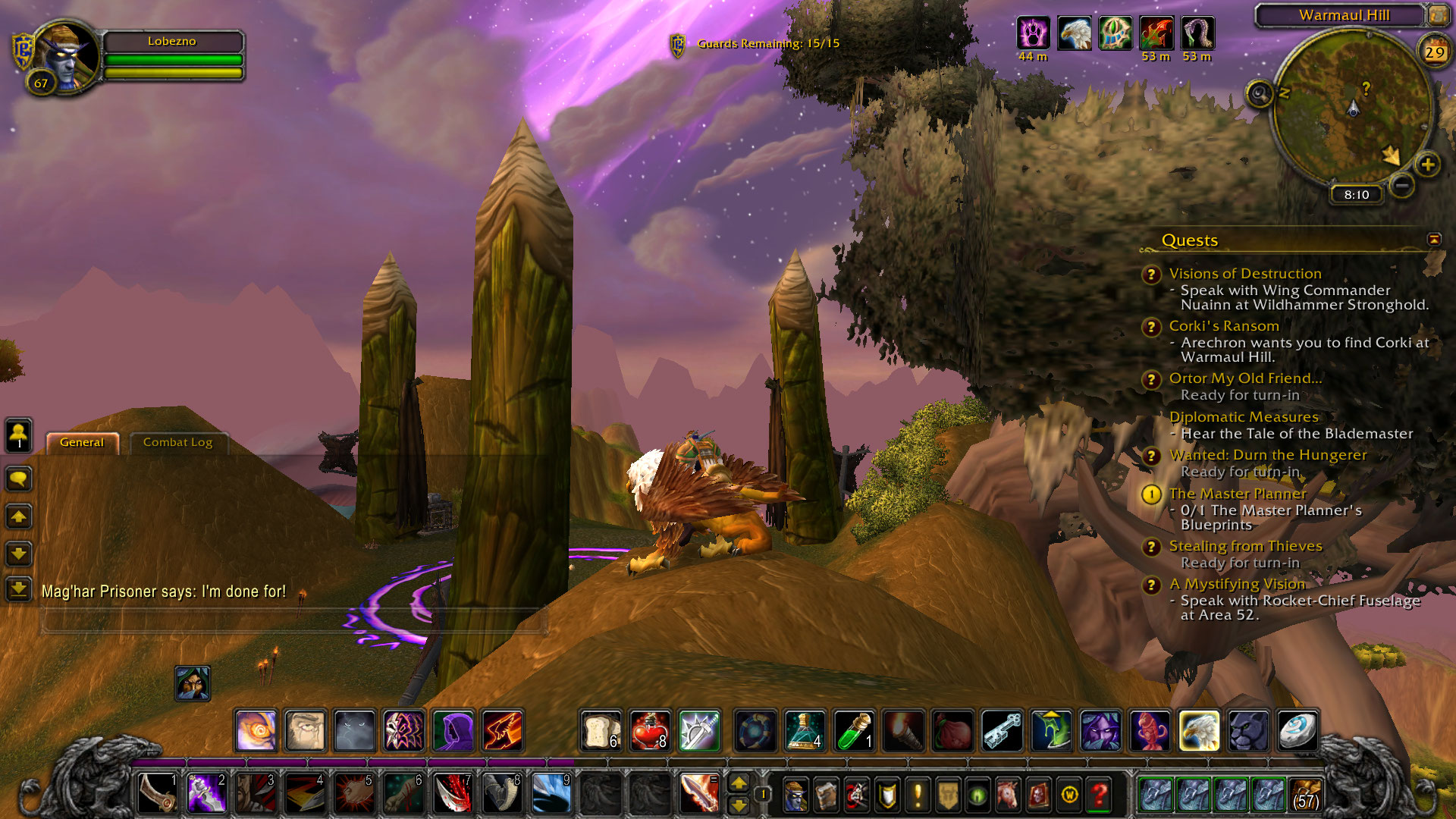Select the General chat tab

82,442
